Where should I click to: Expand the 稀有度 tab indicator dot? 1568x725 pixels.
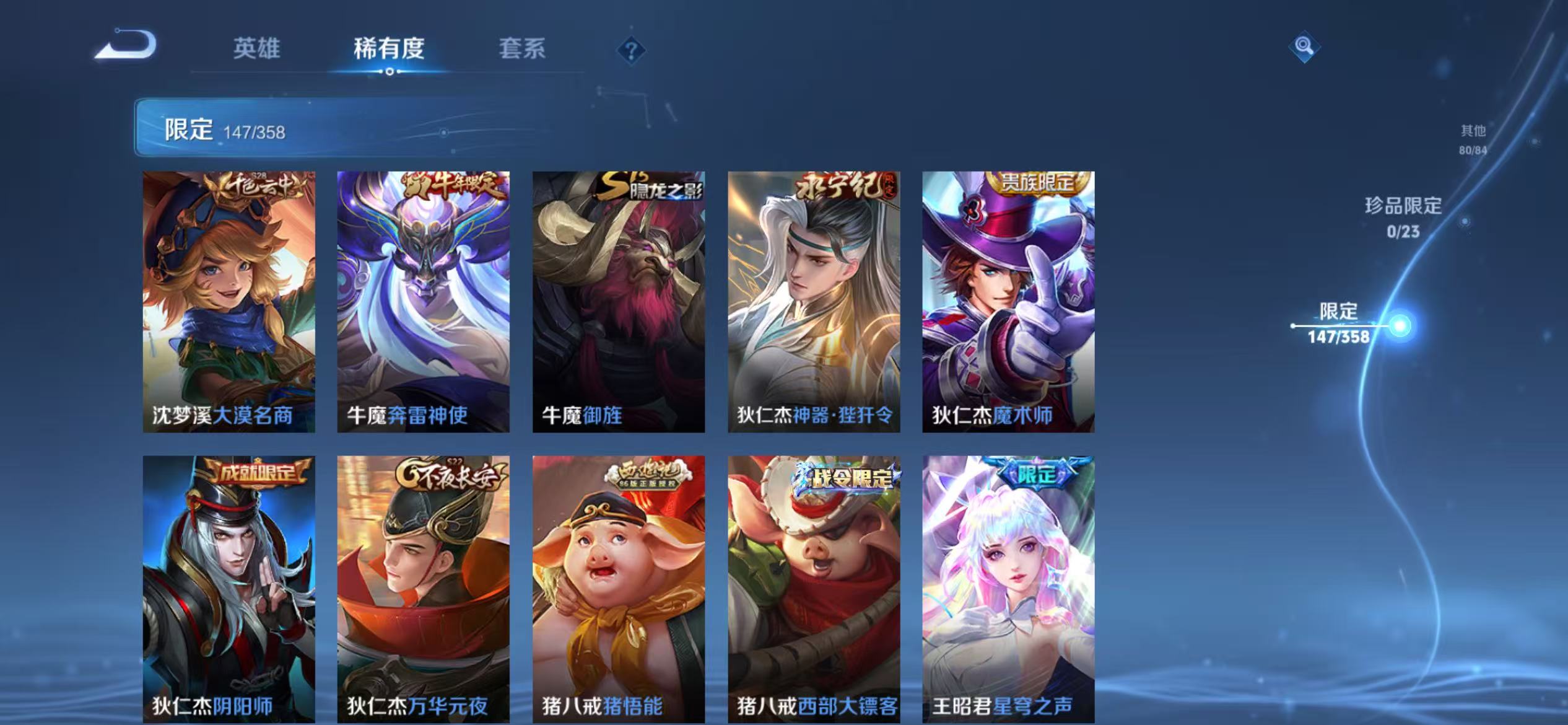pyautogui.click(x=390, y=72)
